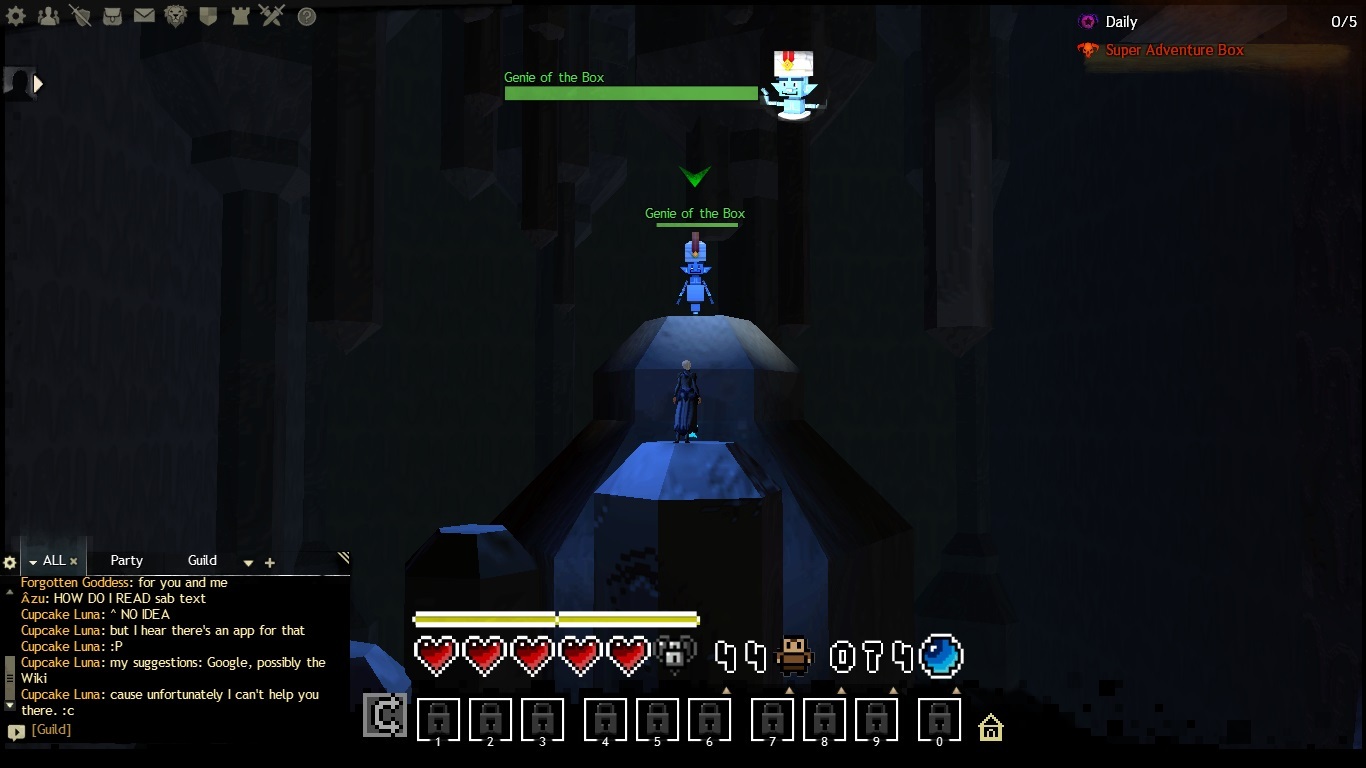Click the Guild chat input field
The width and height of the screenshot is (1366, 768).
[x=180, y=730]
